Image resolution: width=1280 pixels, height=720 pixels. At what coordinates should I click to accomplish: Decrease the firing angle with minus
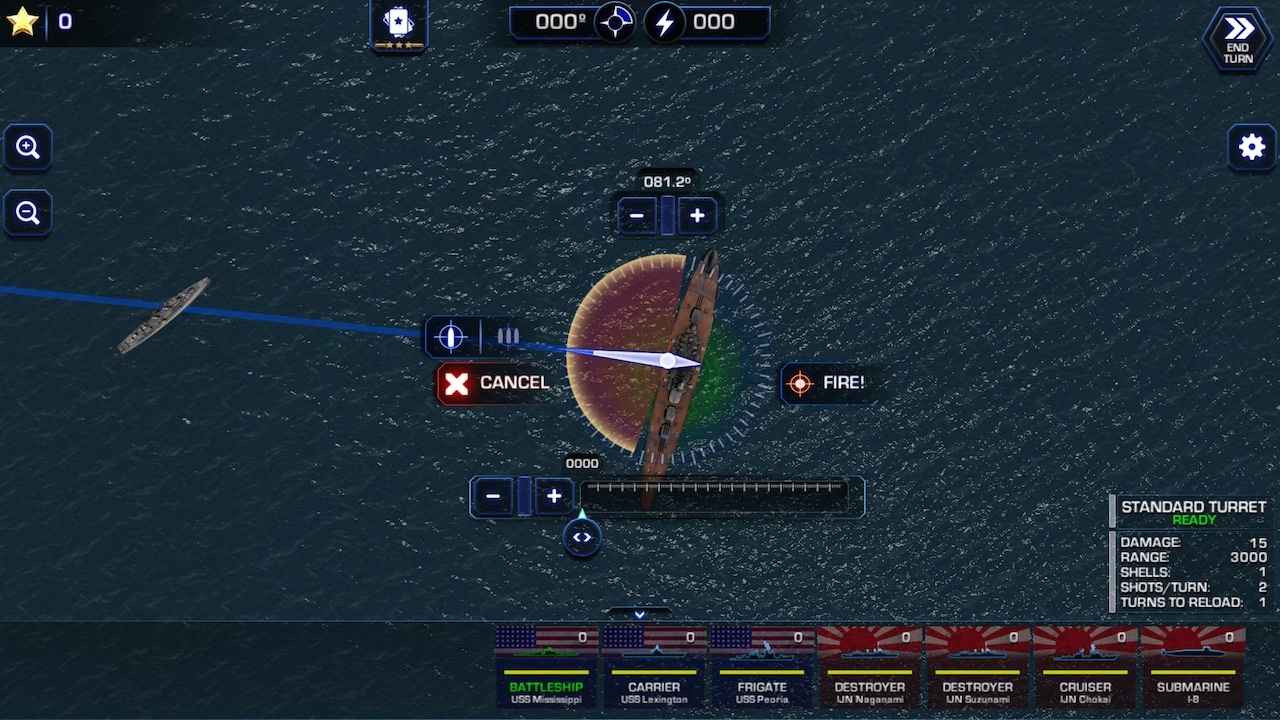pos(637,215)
